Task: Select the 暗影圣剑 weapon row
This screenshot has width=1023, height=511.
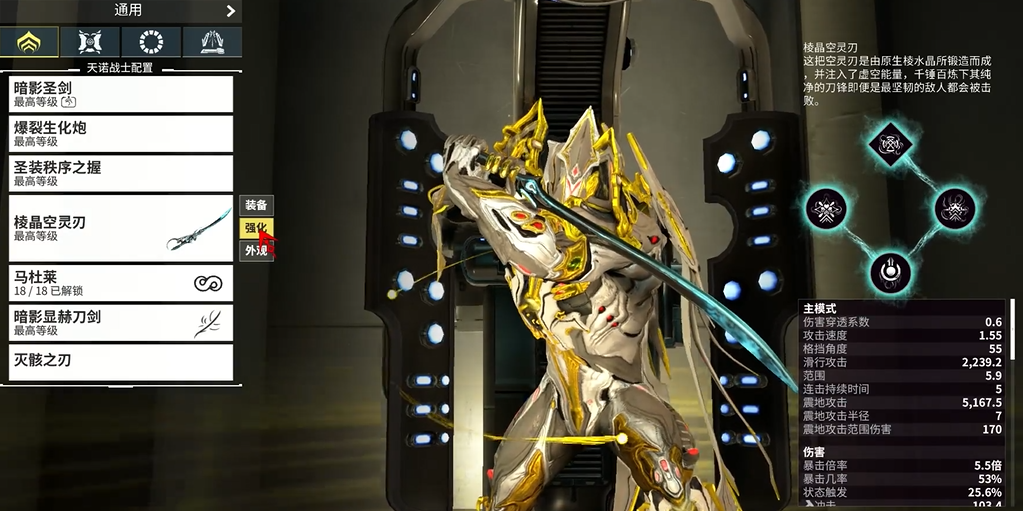Action: pyautogui.click(x=121, y=94)
